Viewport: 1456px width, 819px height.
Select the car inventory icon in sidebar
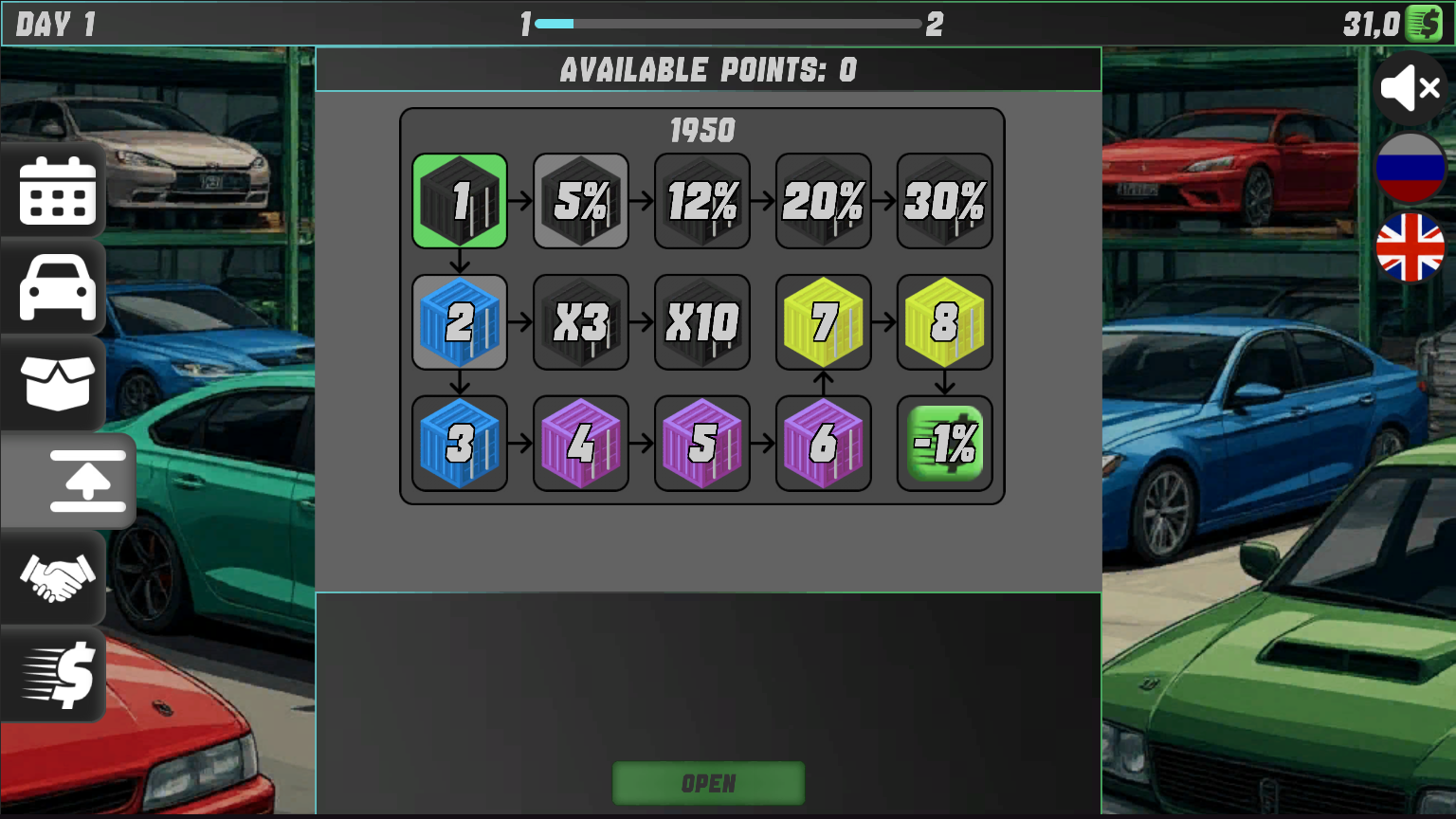54,287
